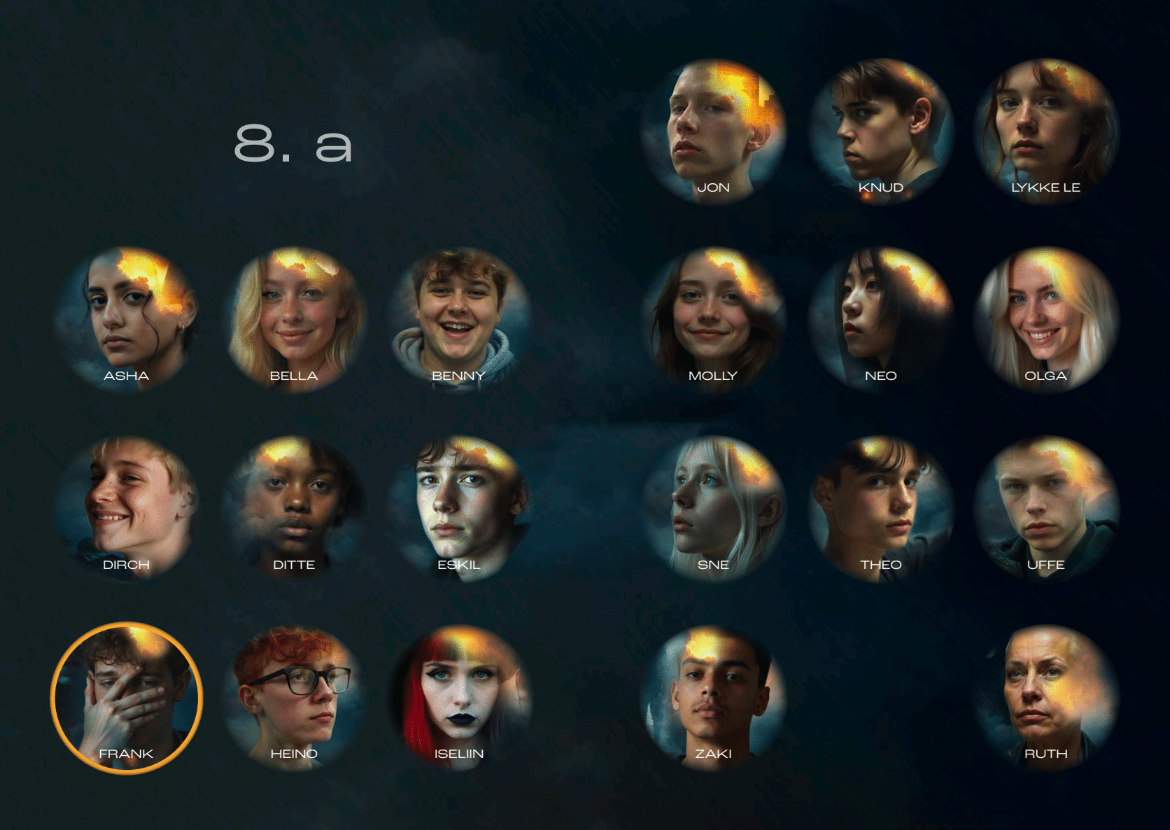Screen dimensions: 1170x830
Task: Pick Bella from the class roster
Action: (x=294, y=320)
